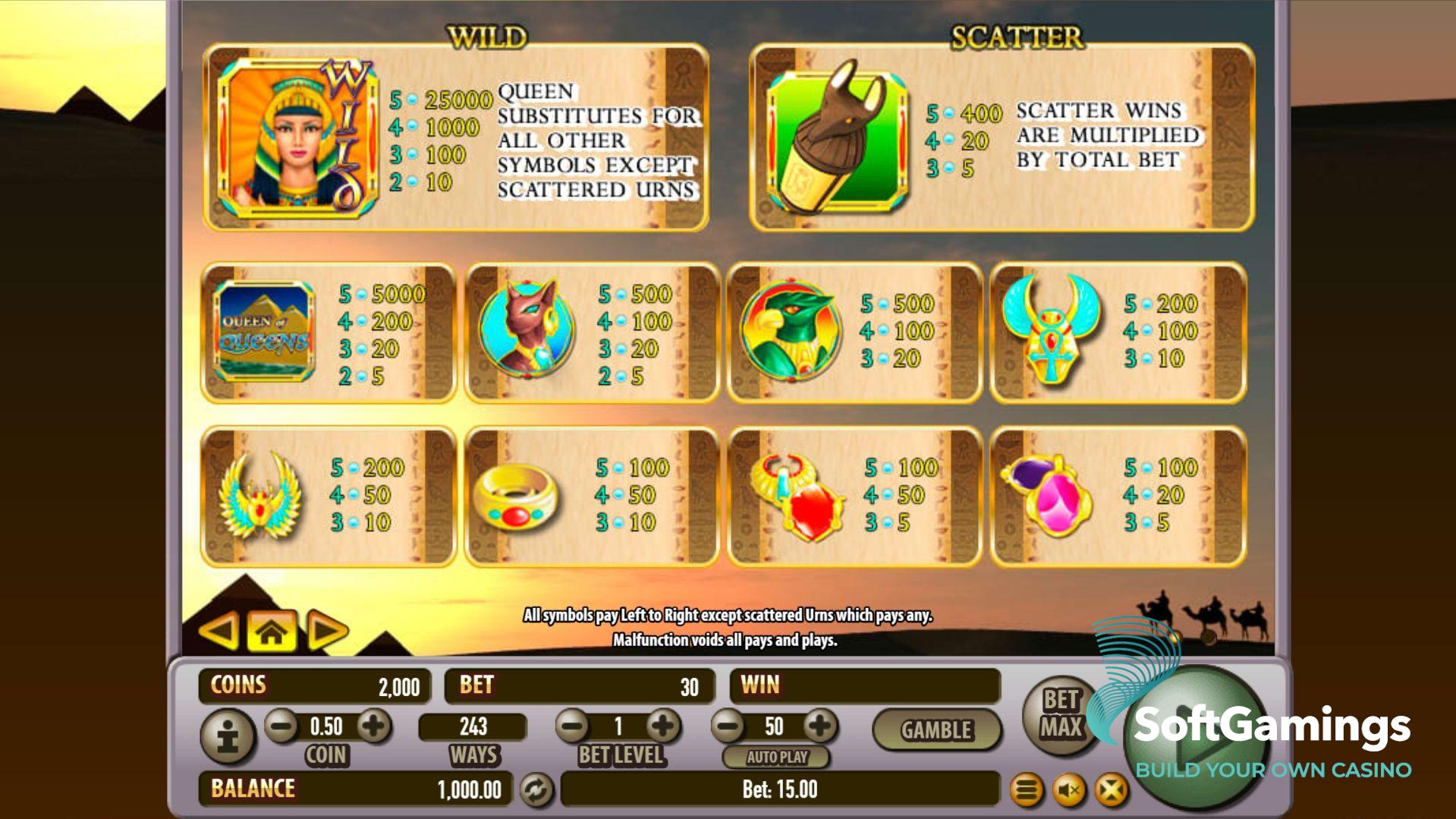Refresh the balance

[536, 790]
